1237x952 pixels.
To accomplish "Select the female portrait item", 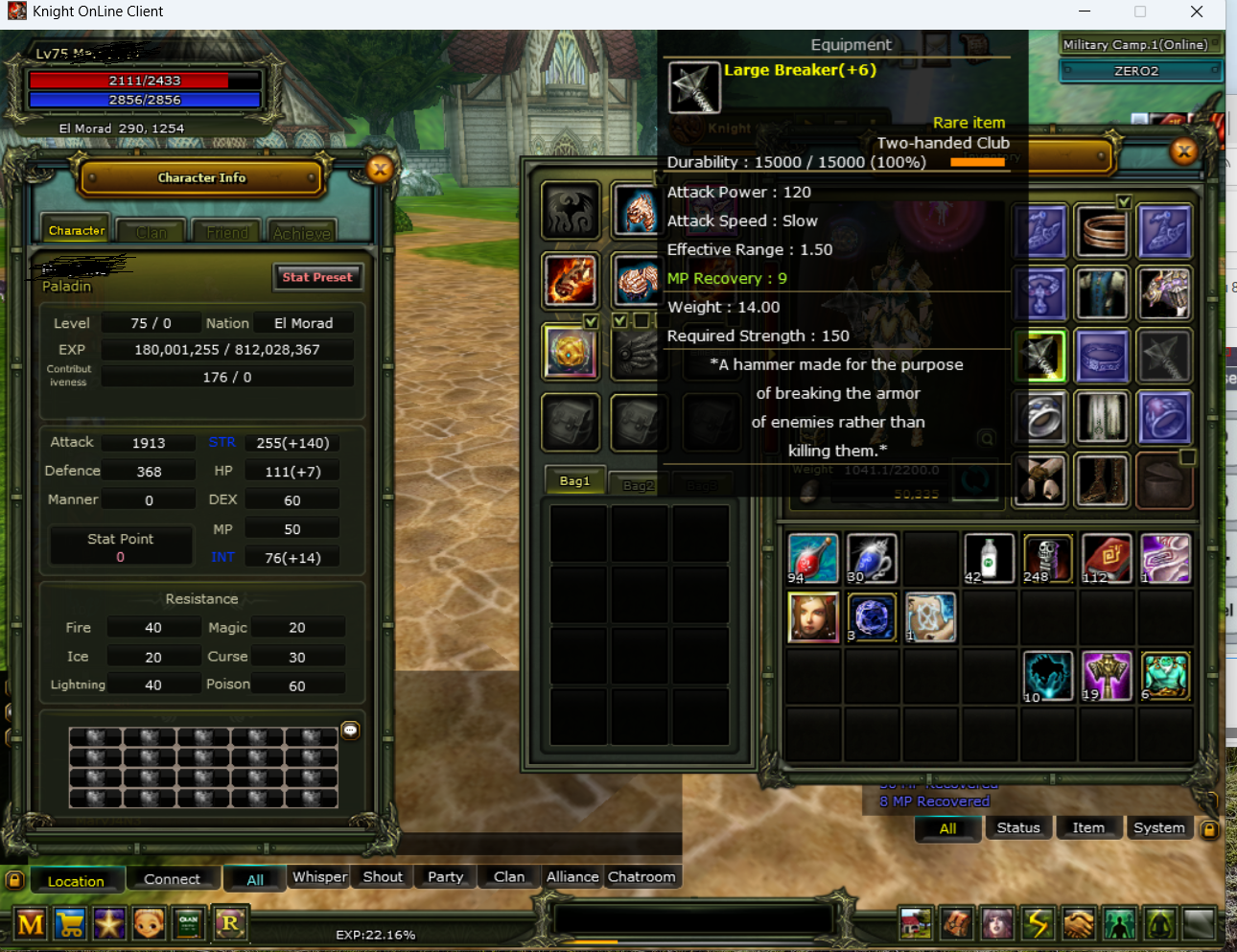I will 812,616.
